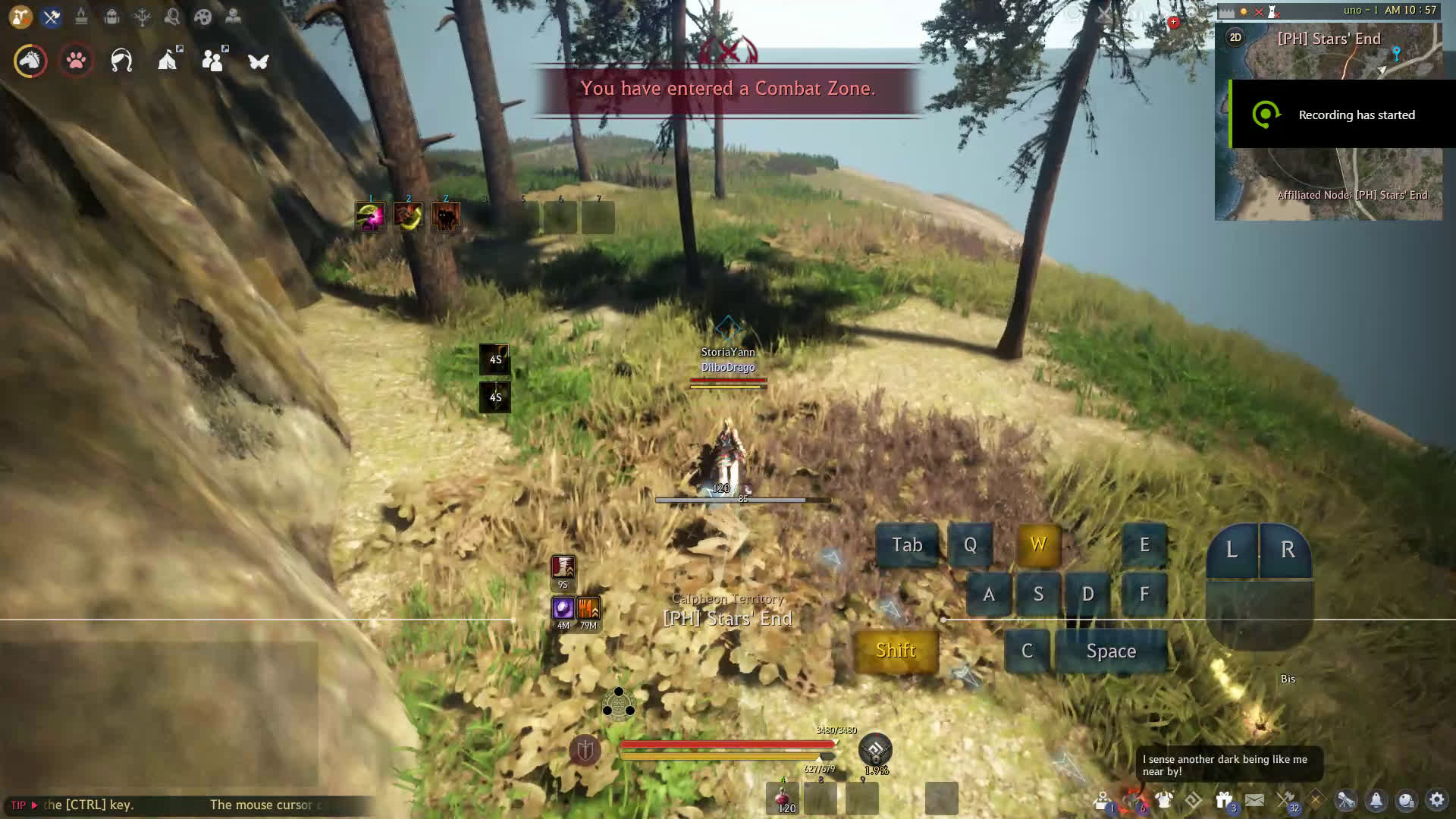Open the armor equipment icon
The height and width of the screenshot is (819, 1456).
[x=1163, y=799]
